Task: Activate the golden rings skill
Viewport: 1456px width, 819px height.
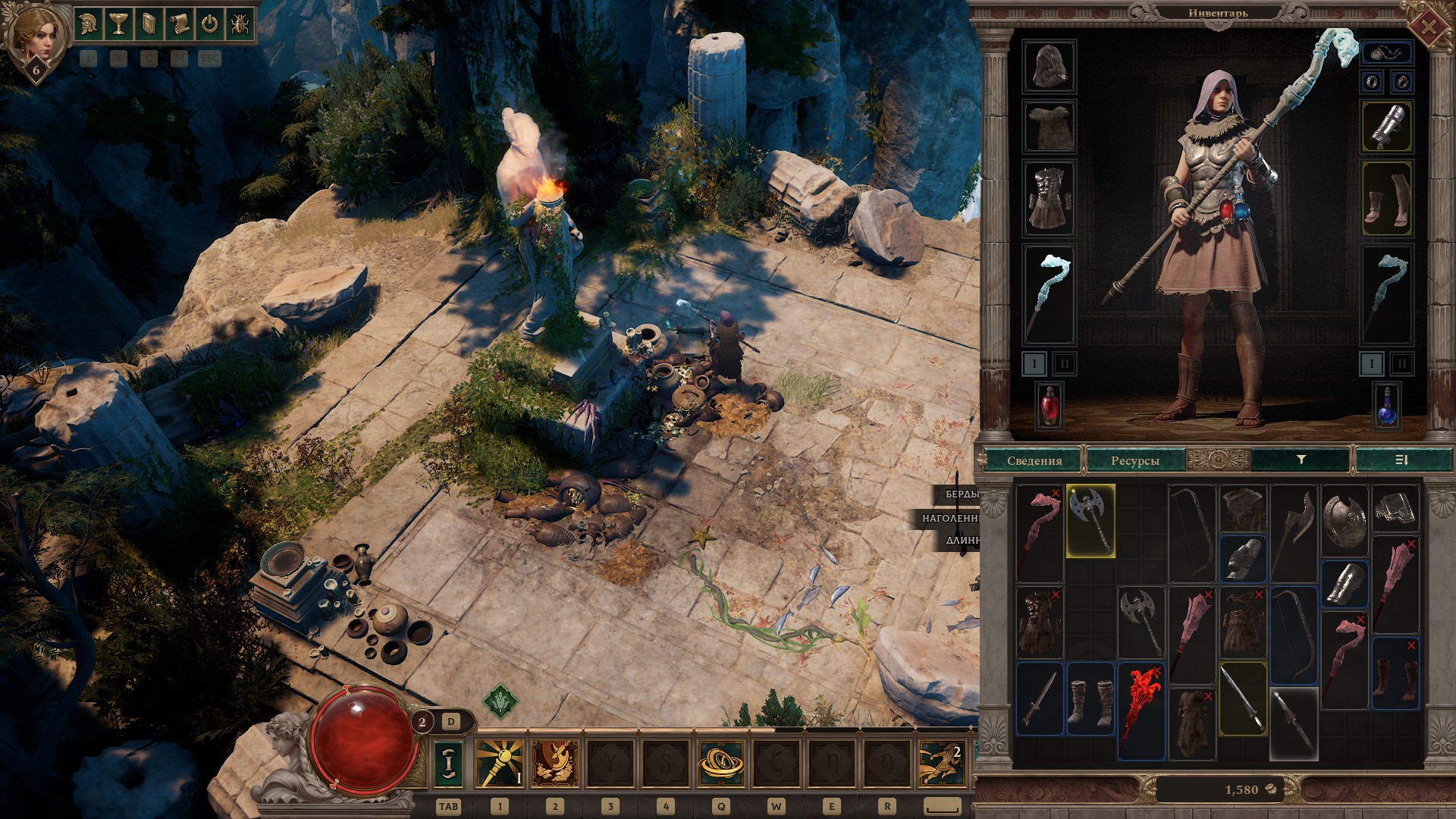Action: (720, 762)
